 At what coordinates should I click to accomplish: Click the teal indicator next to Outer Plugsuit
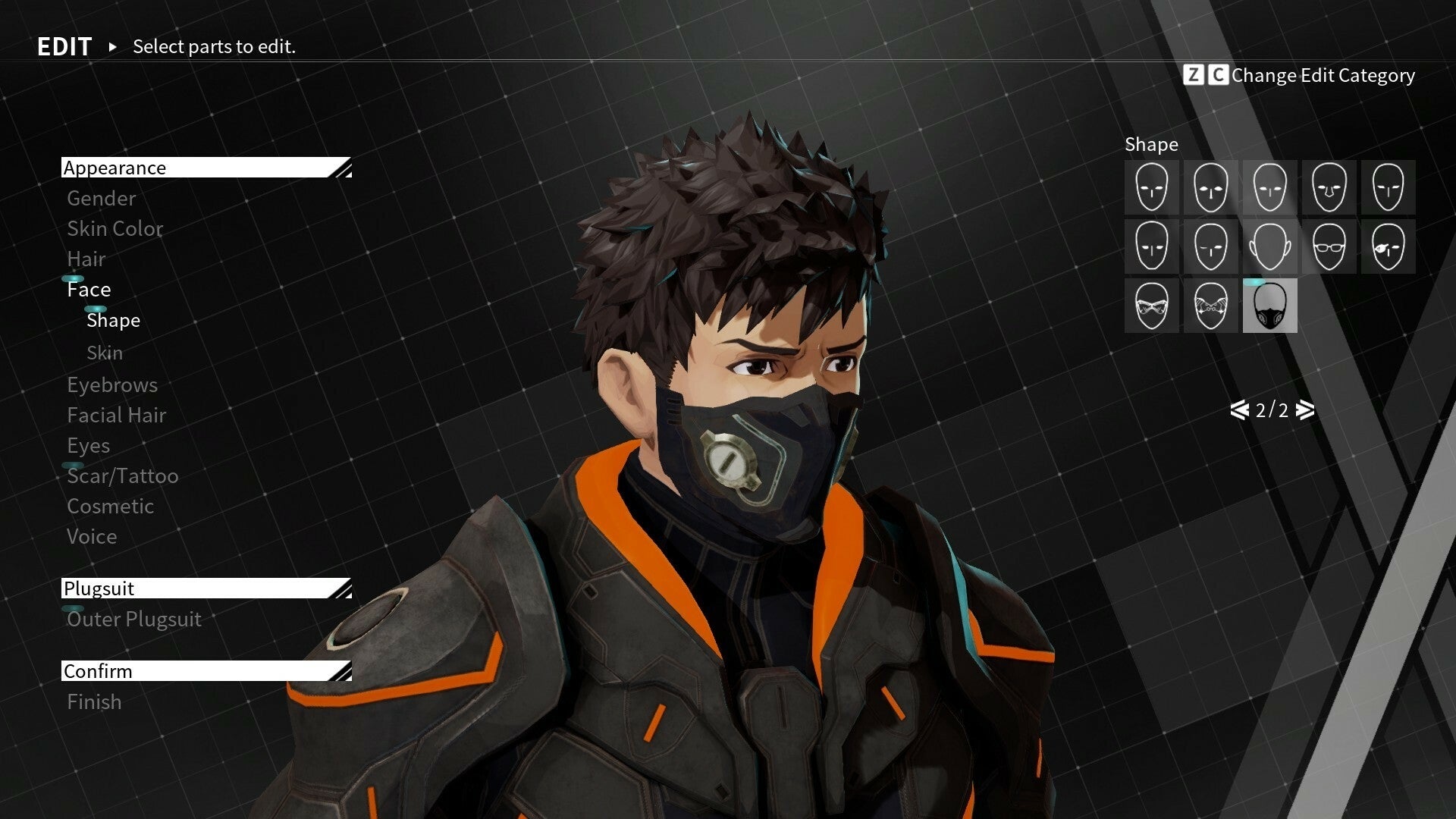(x=72, y=608)
